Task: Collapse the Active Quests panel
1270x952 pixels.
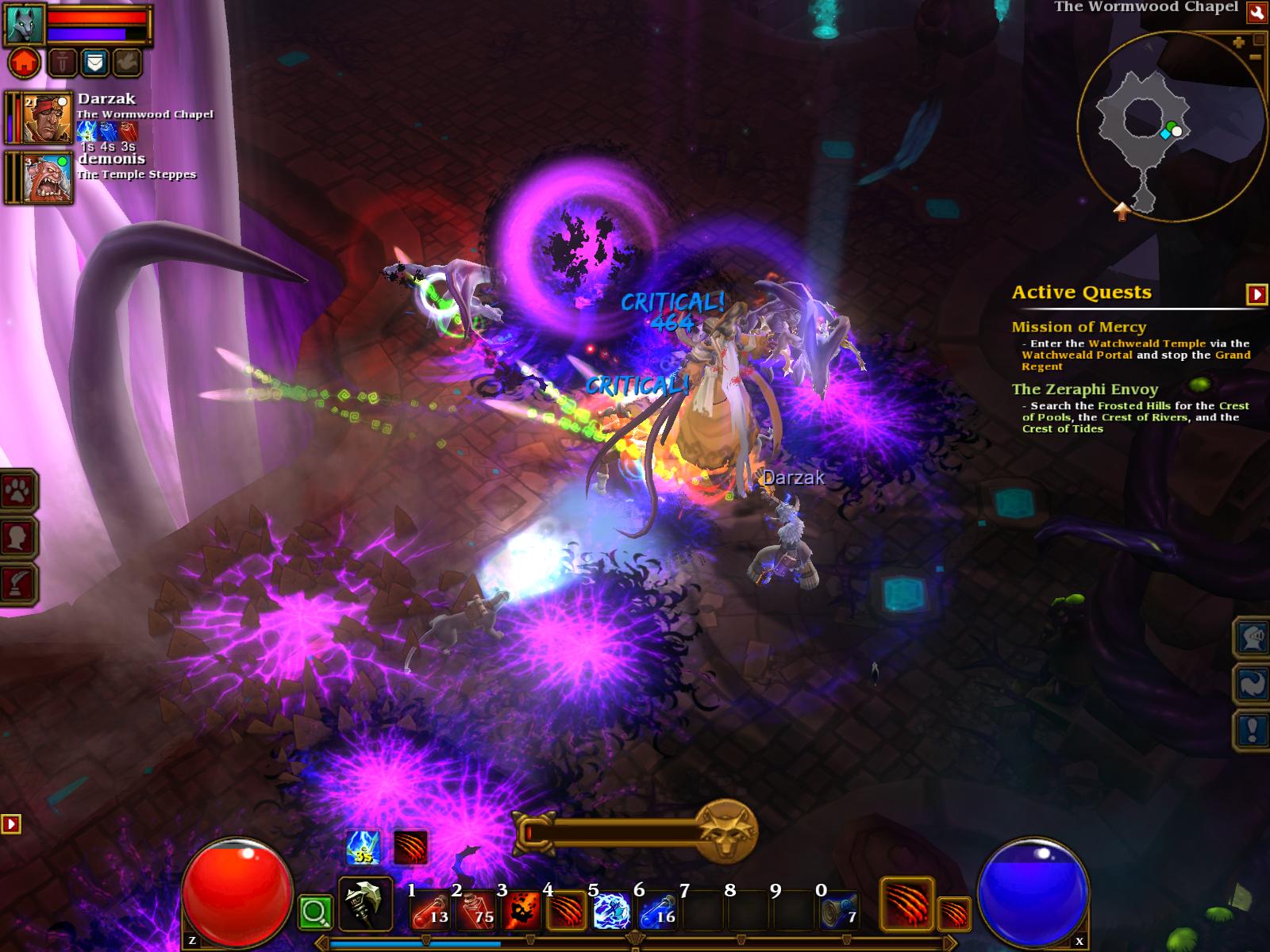Action: 1257,294
